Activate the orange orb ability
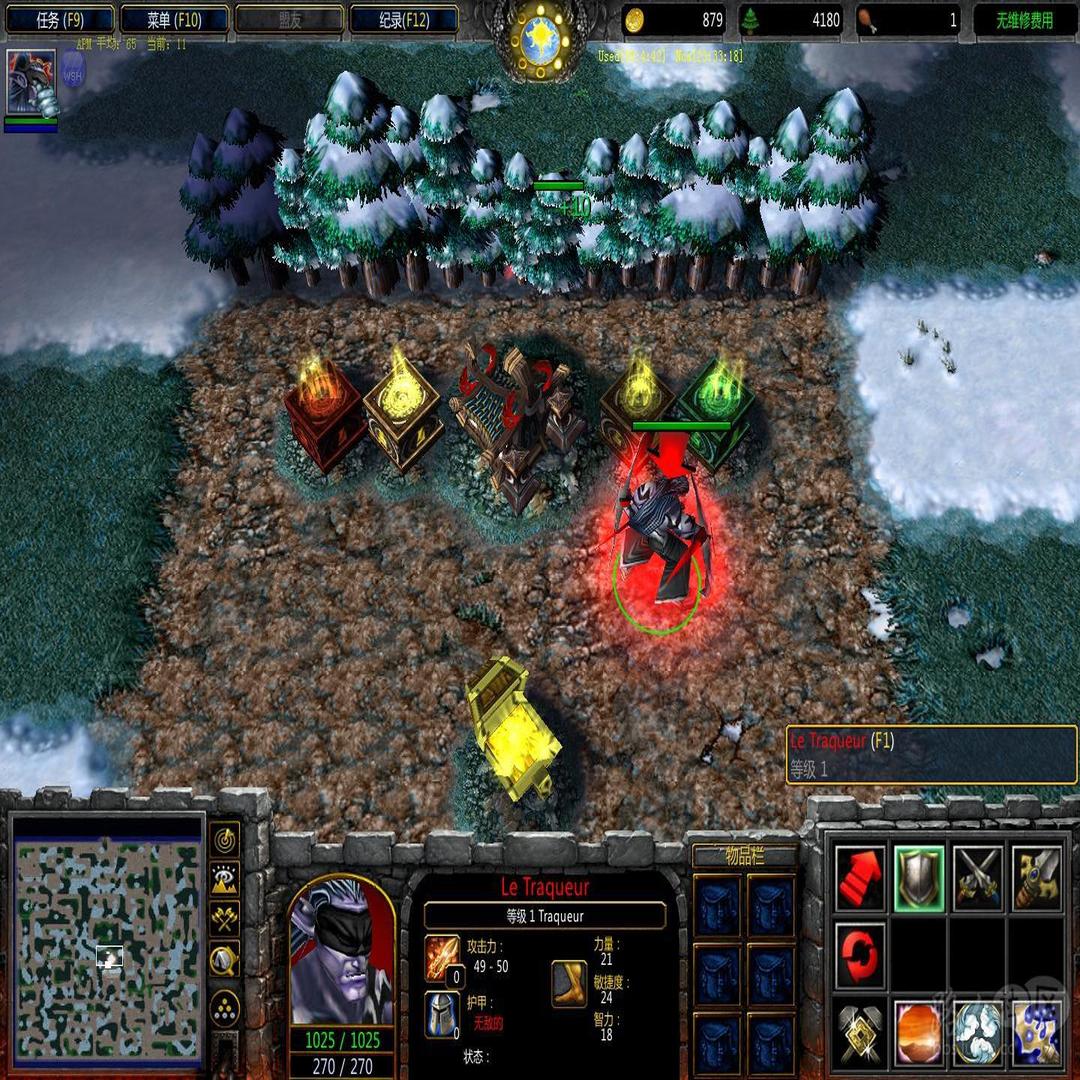 [919, 1030]
